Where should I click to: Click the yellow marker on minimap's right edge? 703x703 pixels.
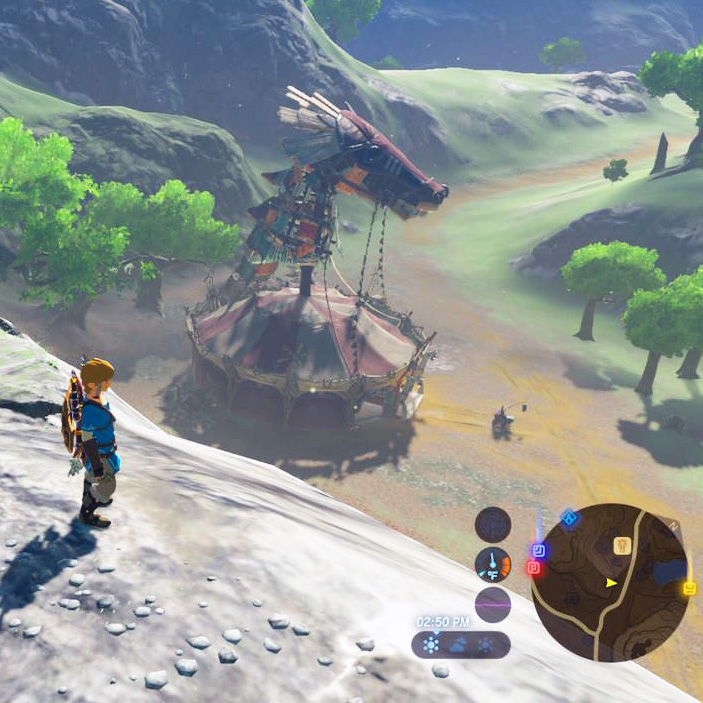(689, 588)
